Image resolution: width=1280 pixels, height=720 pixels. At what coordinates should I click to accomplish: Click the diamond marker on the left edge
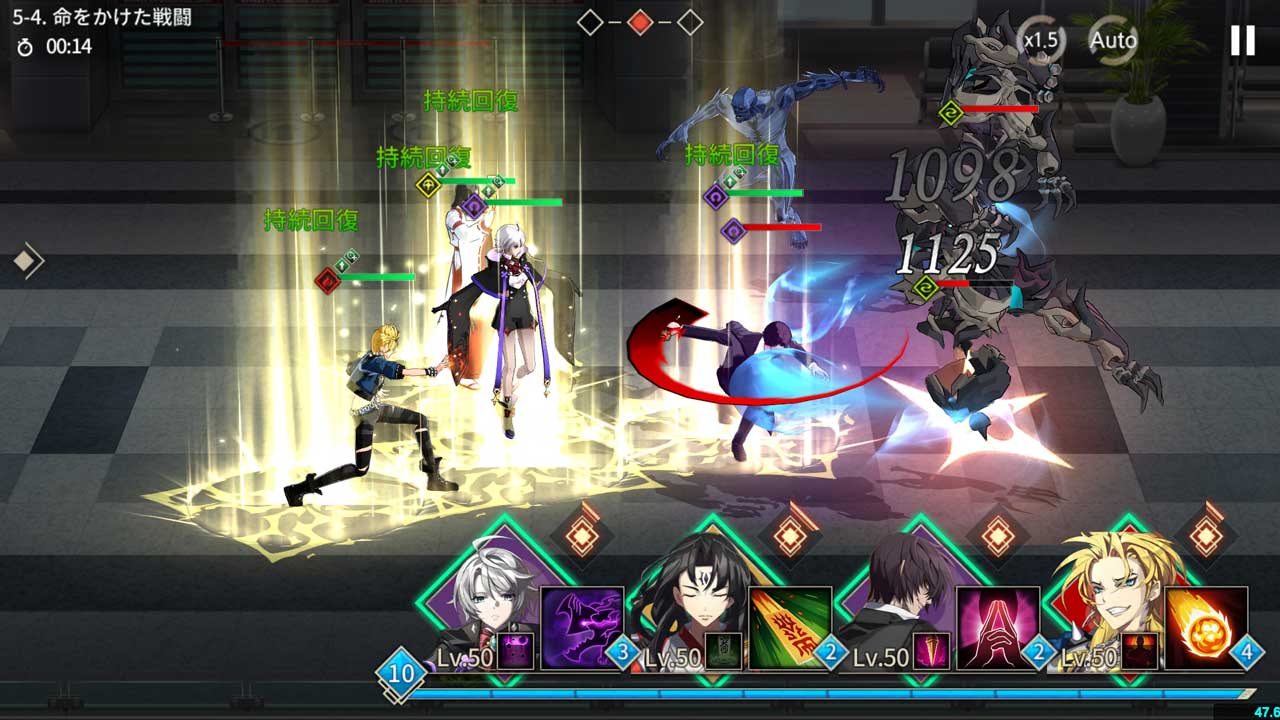(x=27, y=262)
